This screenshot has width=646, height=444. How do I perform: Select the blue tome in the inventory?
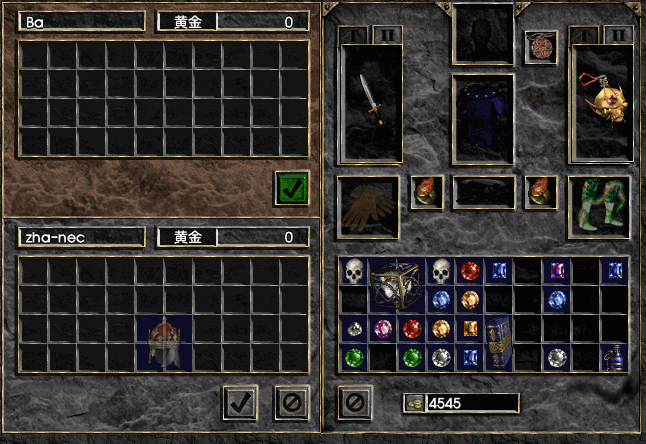pos(498,342)
